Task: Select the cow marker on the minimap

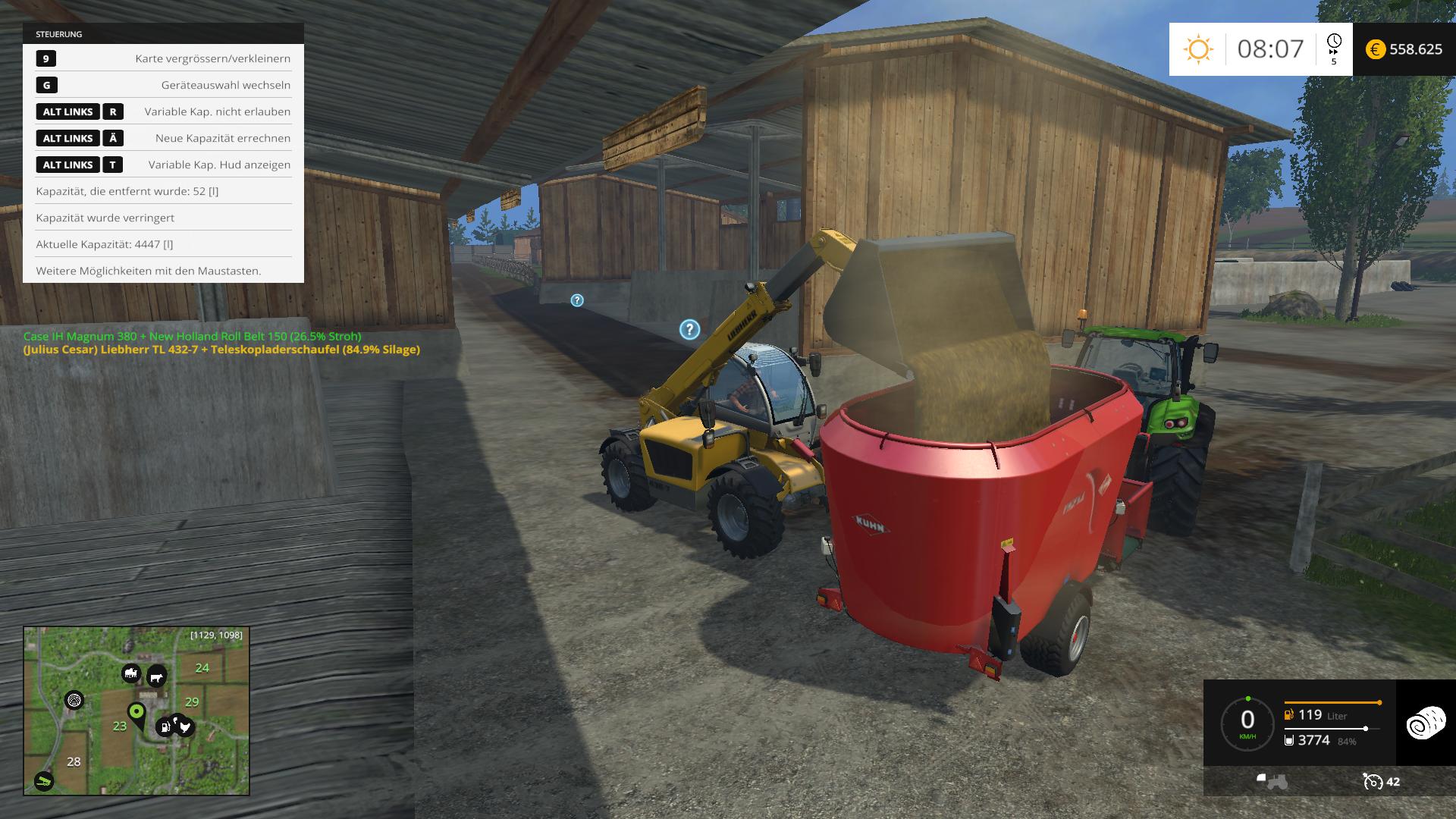Action: [156, 676]
